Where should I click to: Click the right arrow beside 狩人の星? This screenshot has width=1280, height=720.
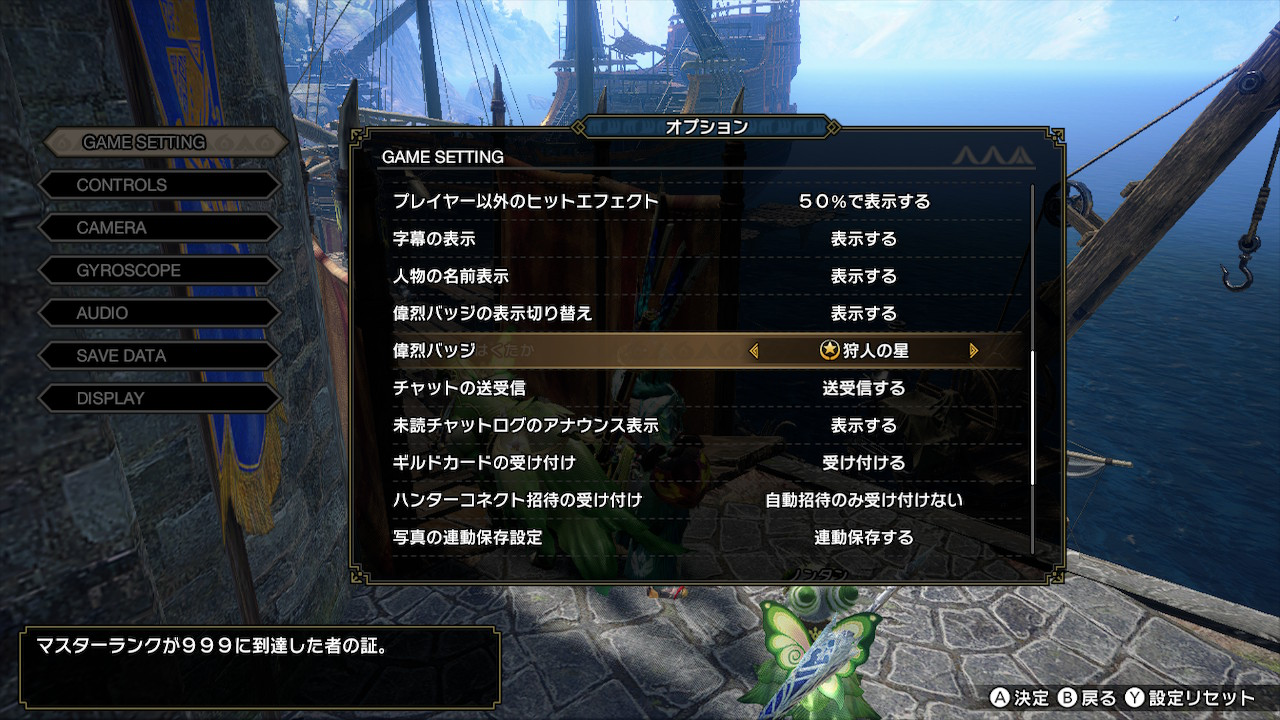coord(973,351)
